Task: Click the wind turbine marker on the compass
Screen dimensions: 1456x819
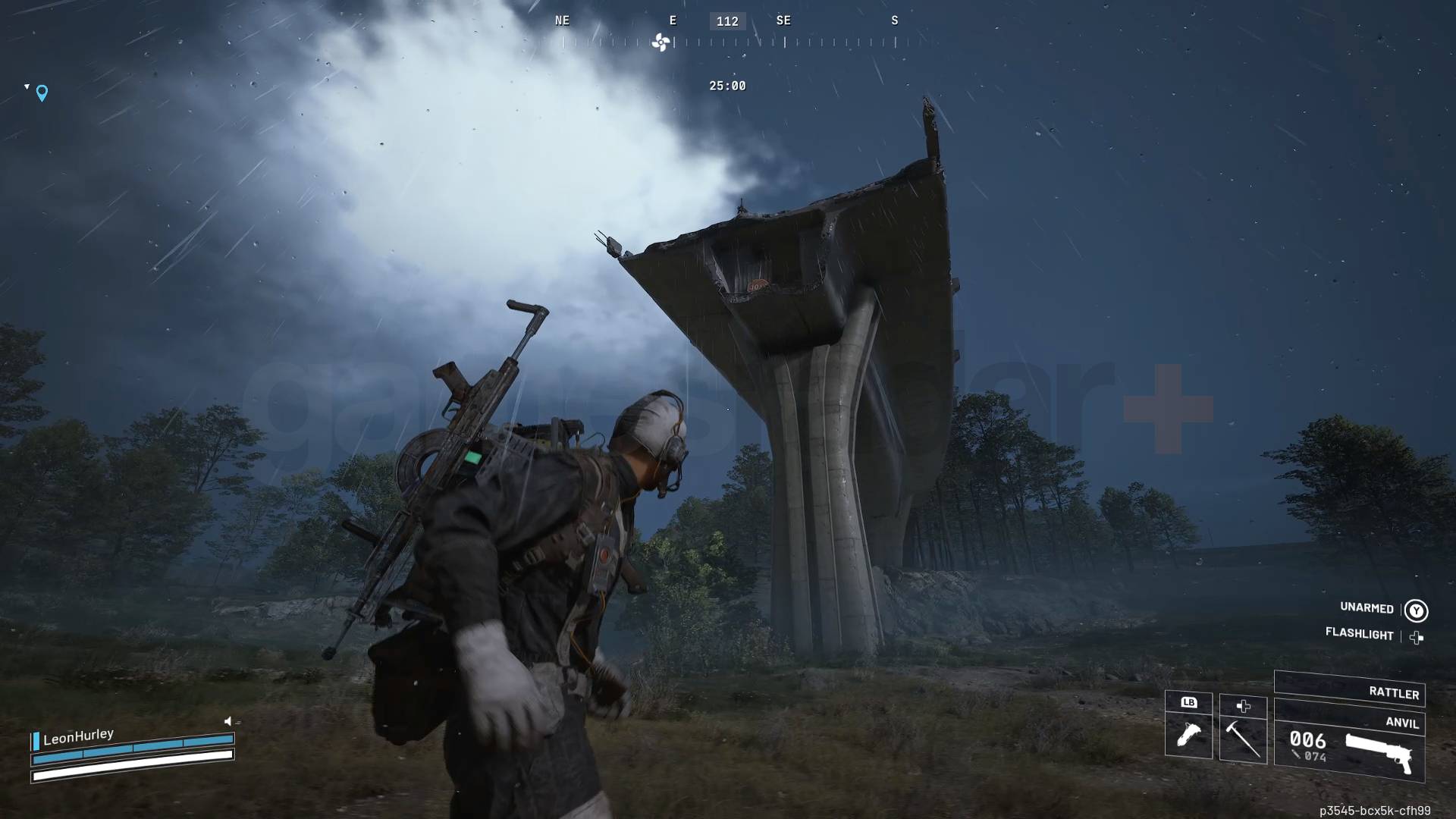Action: [x=660, y=43]
